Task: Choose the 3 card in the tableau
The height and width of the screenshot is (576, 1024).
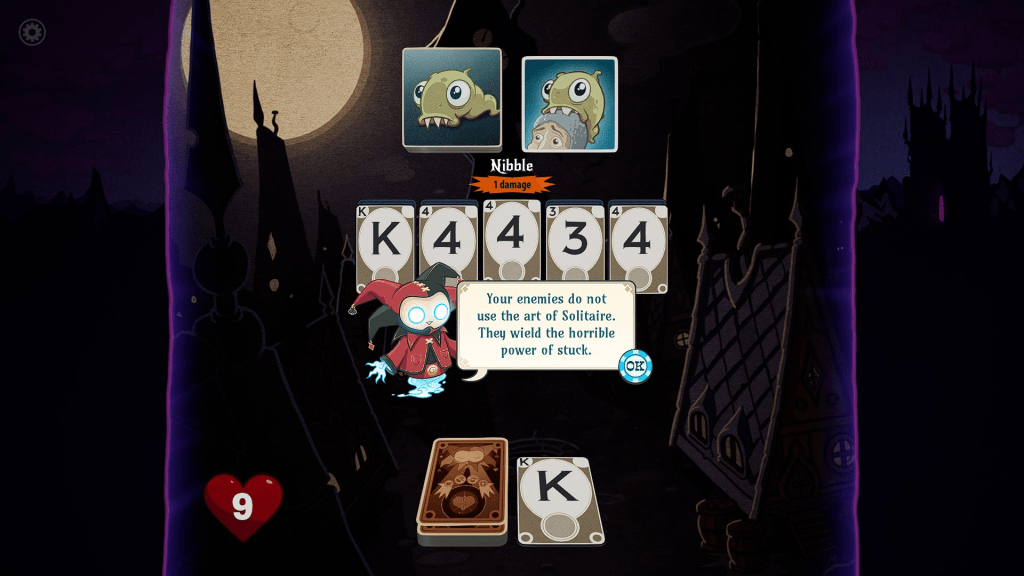Action: point(574,243)
